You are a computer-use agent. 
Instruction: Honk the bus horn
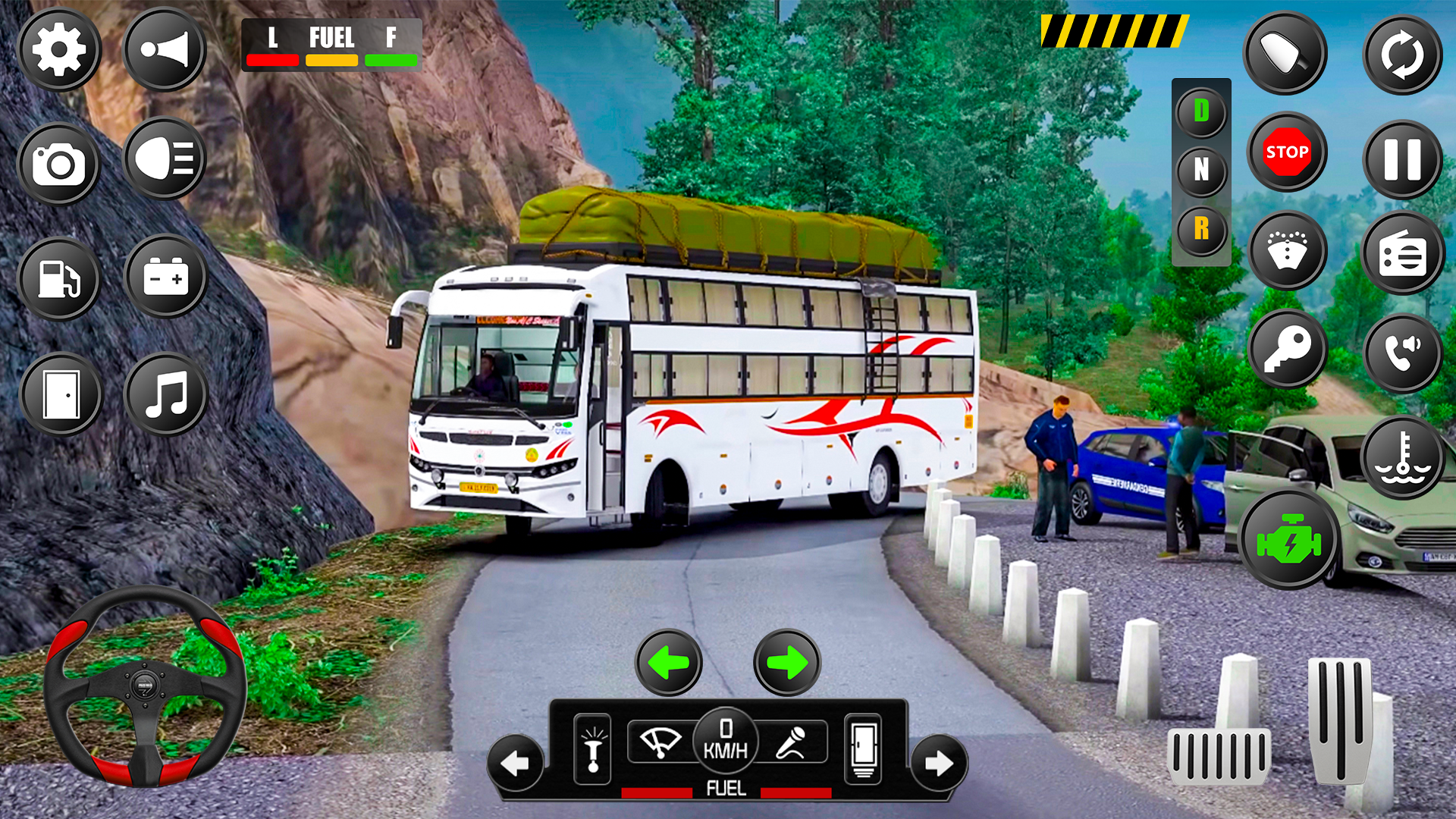[164, 49]
